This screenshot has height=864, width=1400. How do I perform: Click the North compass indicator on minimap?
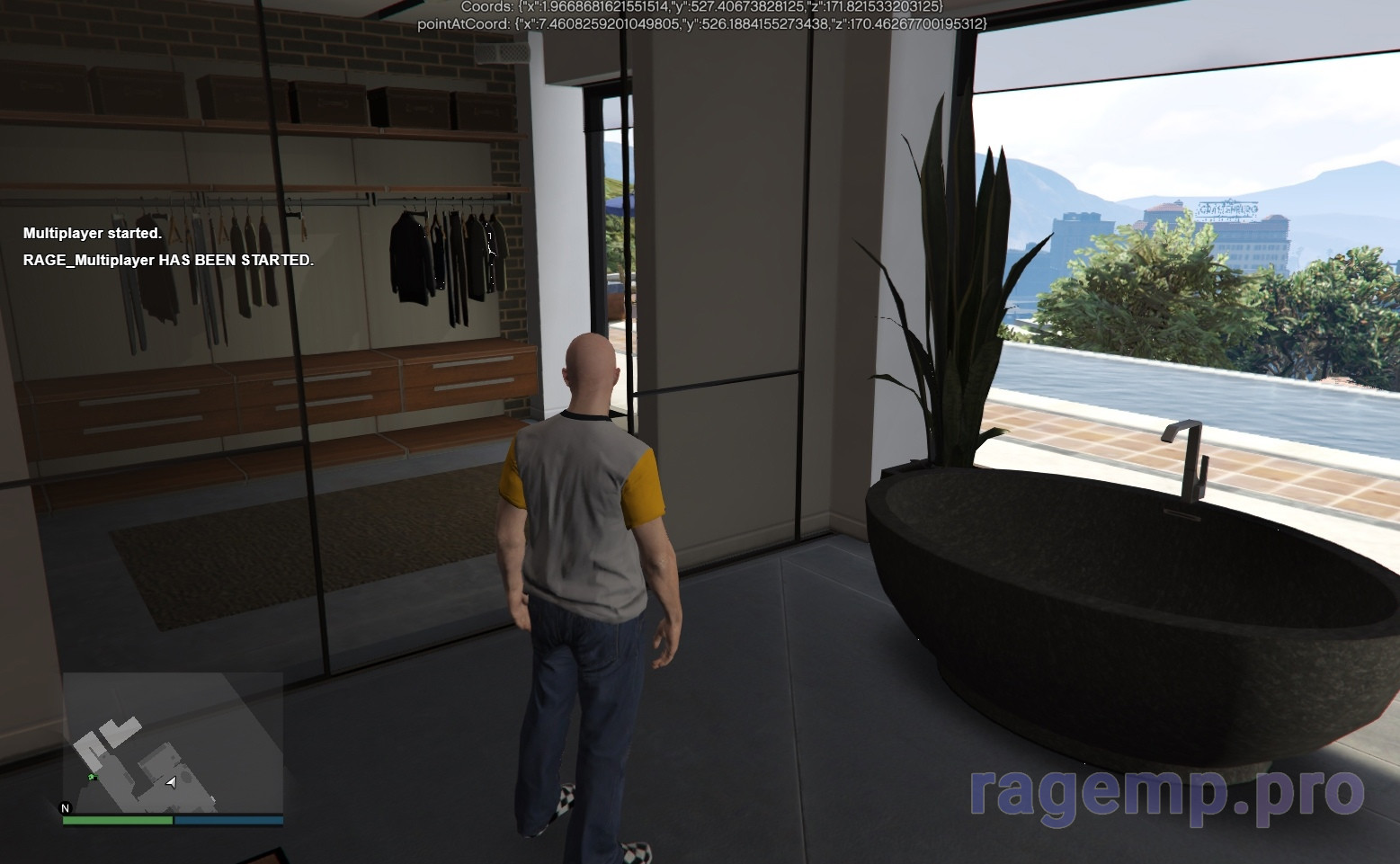[65, 807]
